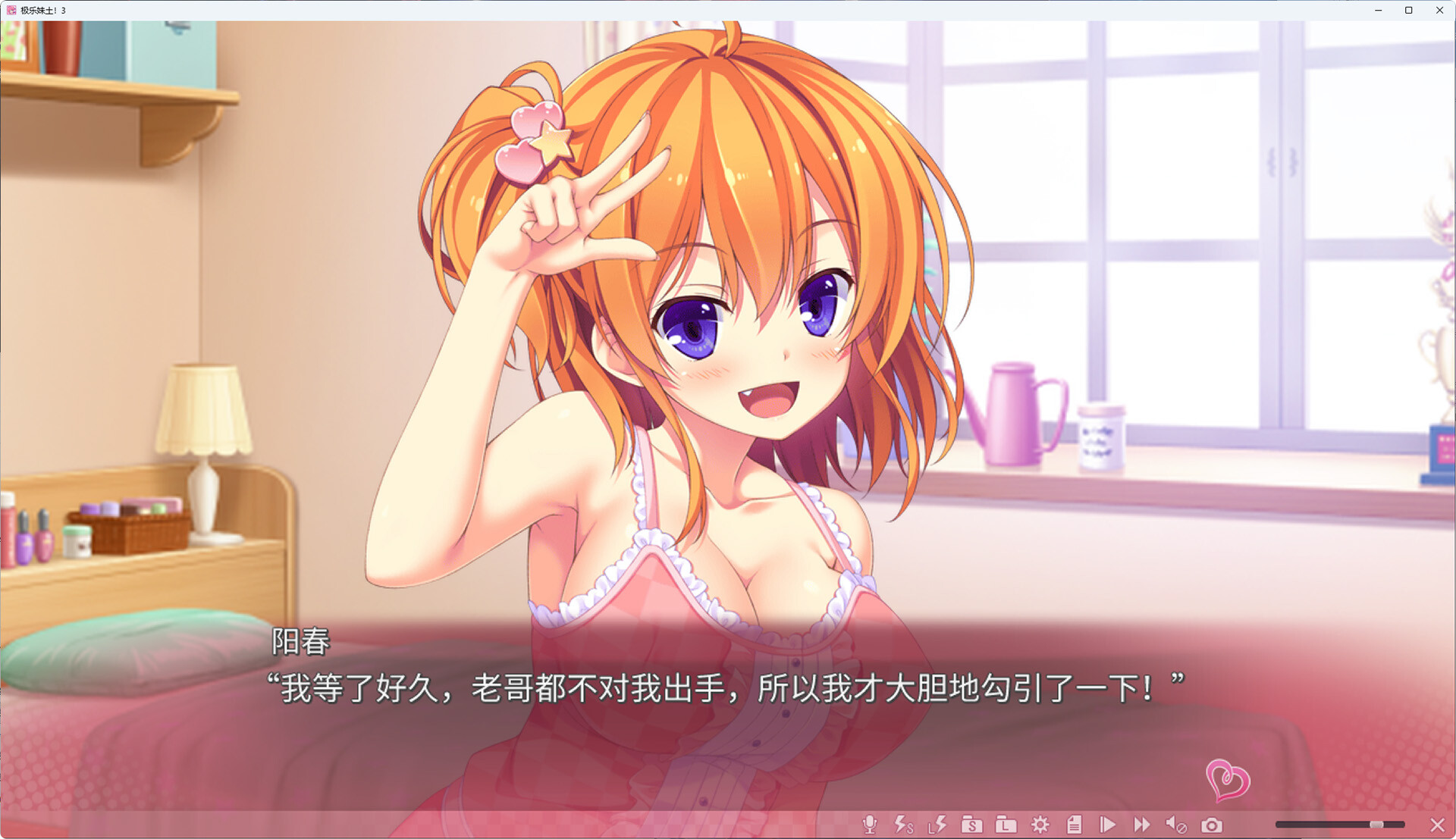This screenshot has height=839, width=1456.
Task: Quick save using the lightning S icon
Action: pos(903,825)
